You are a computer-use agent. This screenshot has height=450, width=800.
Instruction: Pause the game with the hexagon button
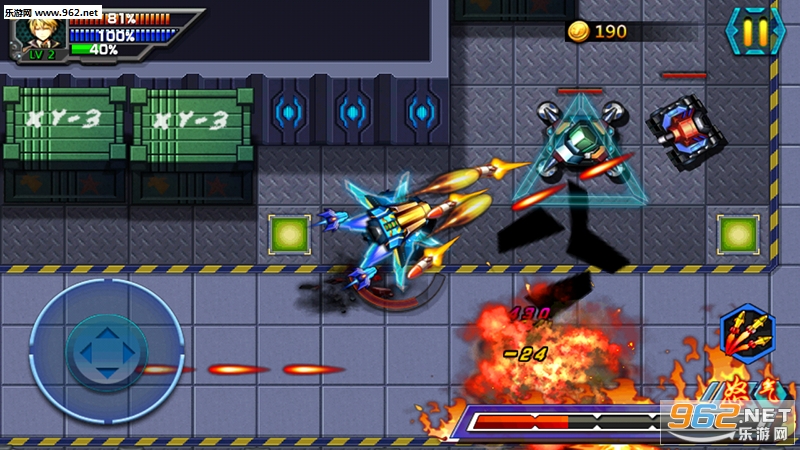coord(756,33)
